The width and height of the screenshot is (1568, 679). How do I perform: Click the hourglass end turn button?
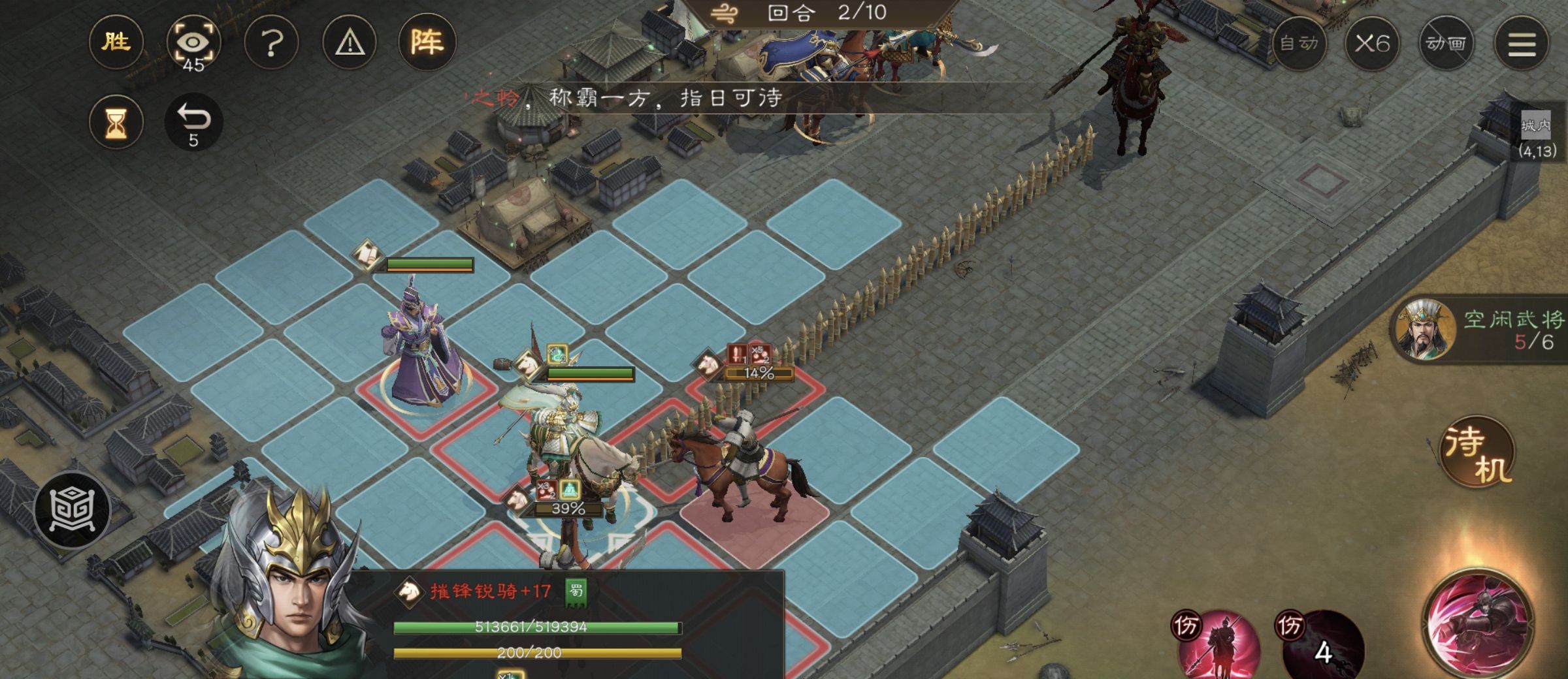tap(116, 122)
